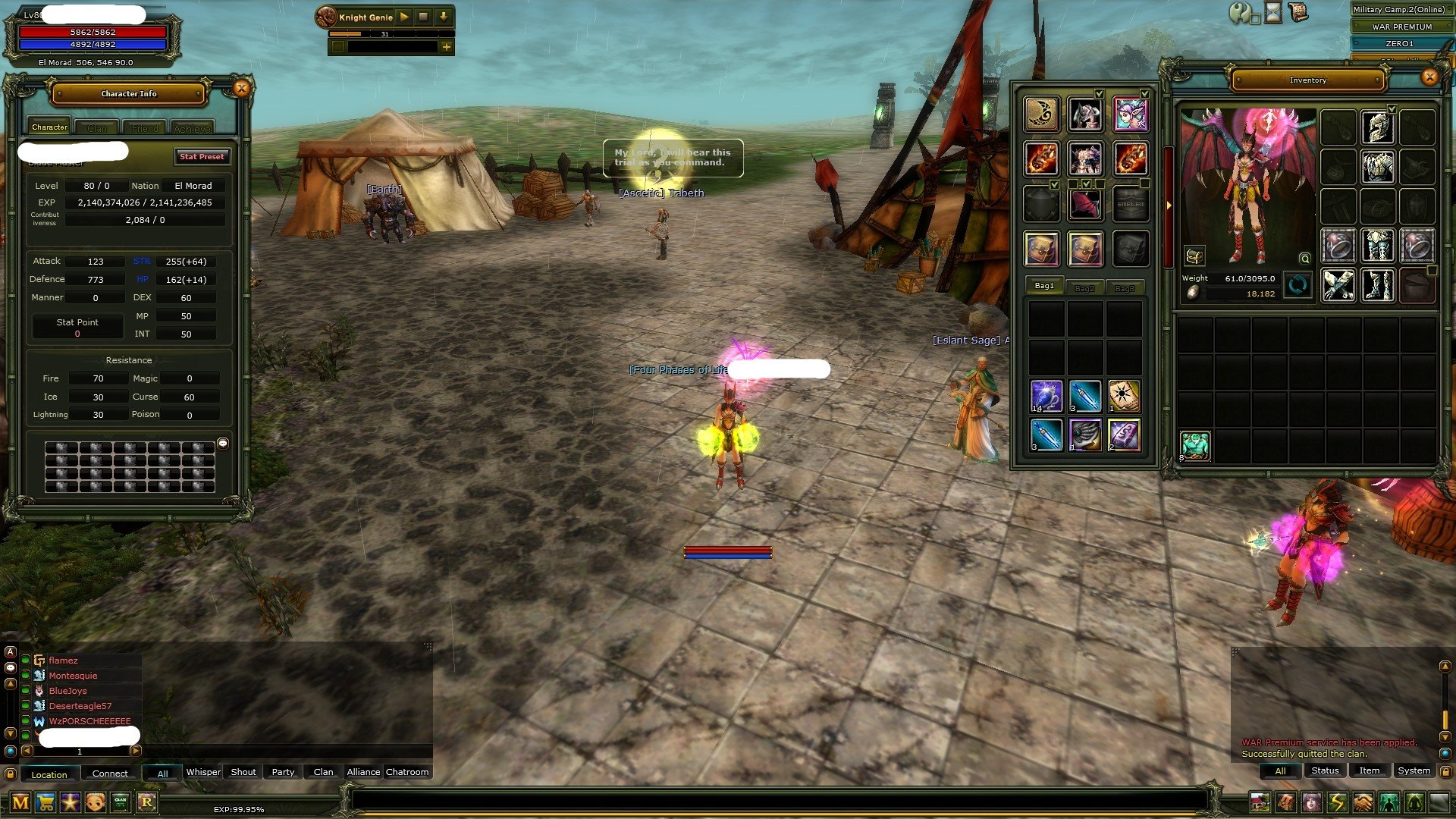The image size is (1456, 819).
Task: Select player flamez in the list
Action: coord(64,661)
